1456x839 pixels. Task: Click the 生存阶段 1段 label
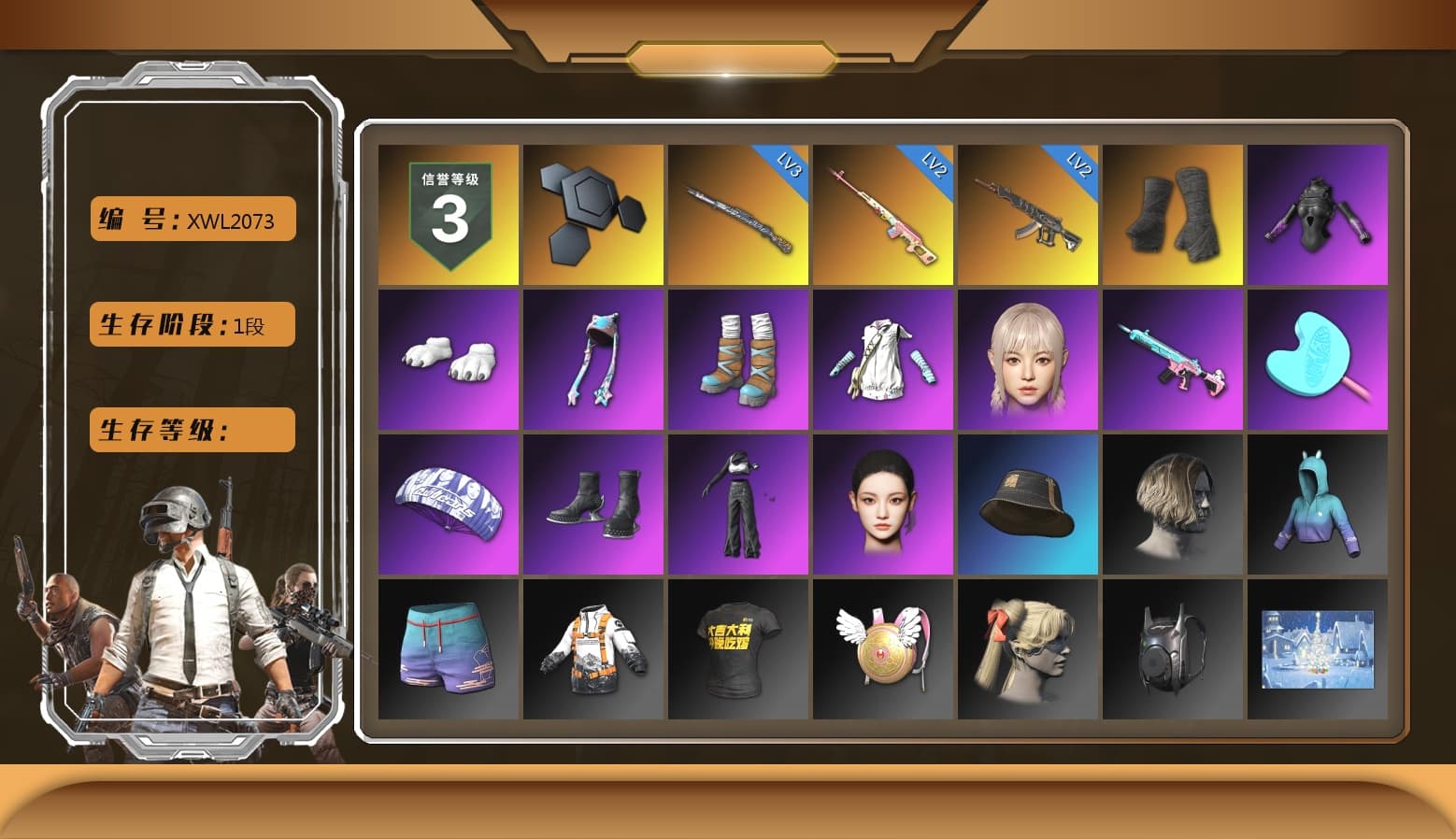[x=191, y=324]
